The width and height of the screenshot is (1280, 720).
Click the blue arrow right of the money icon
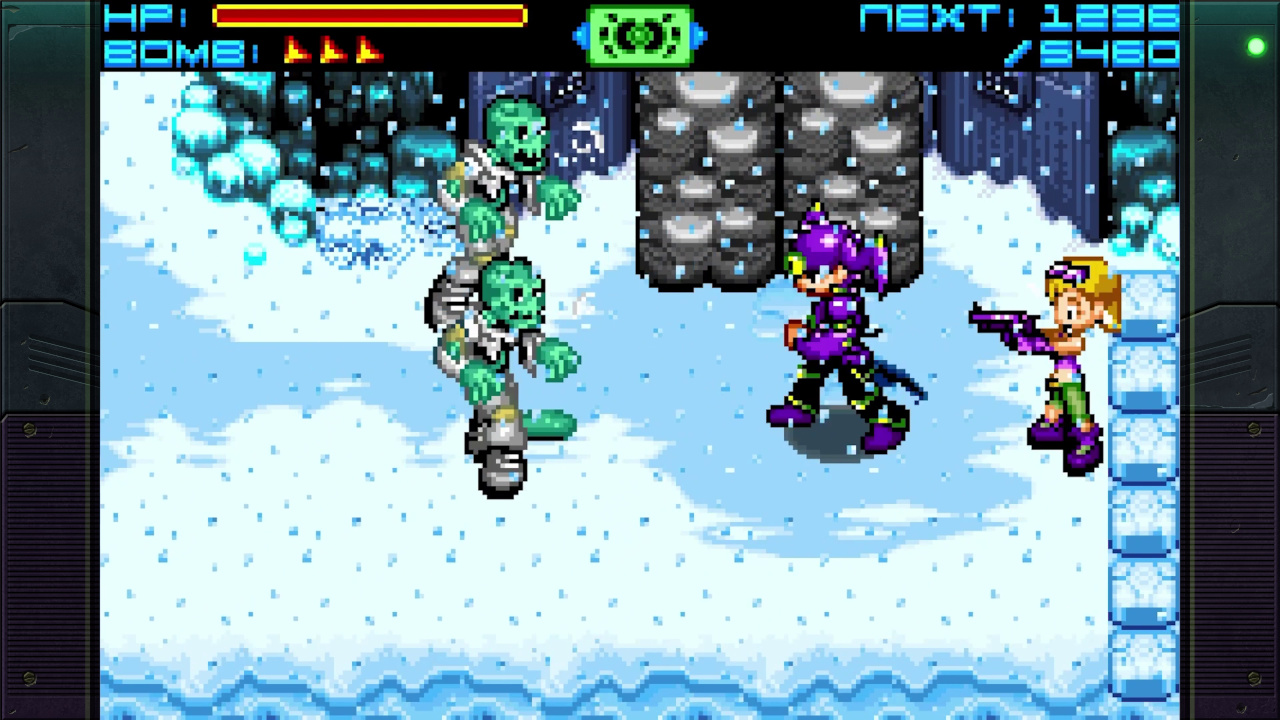pyautogui.click(x=700, y=36)
